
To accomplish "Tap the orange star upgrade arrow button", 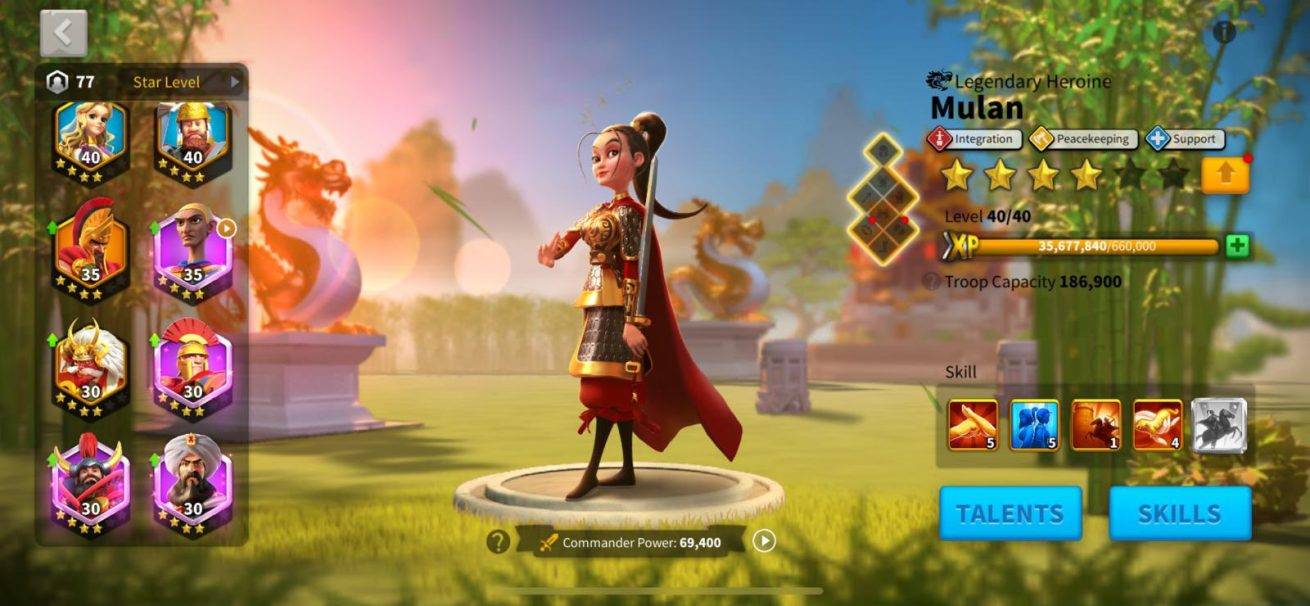I will (x=1225, y=176).
